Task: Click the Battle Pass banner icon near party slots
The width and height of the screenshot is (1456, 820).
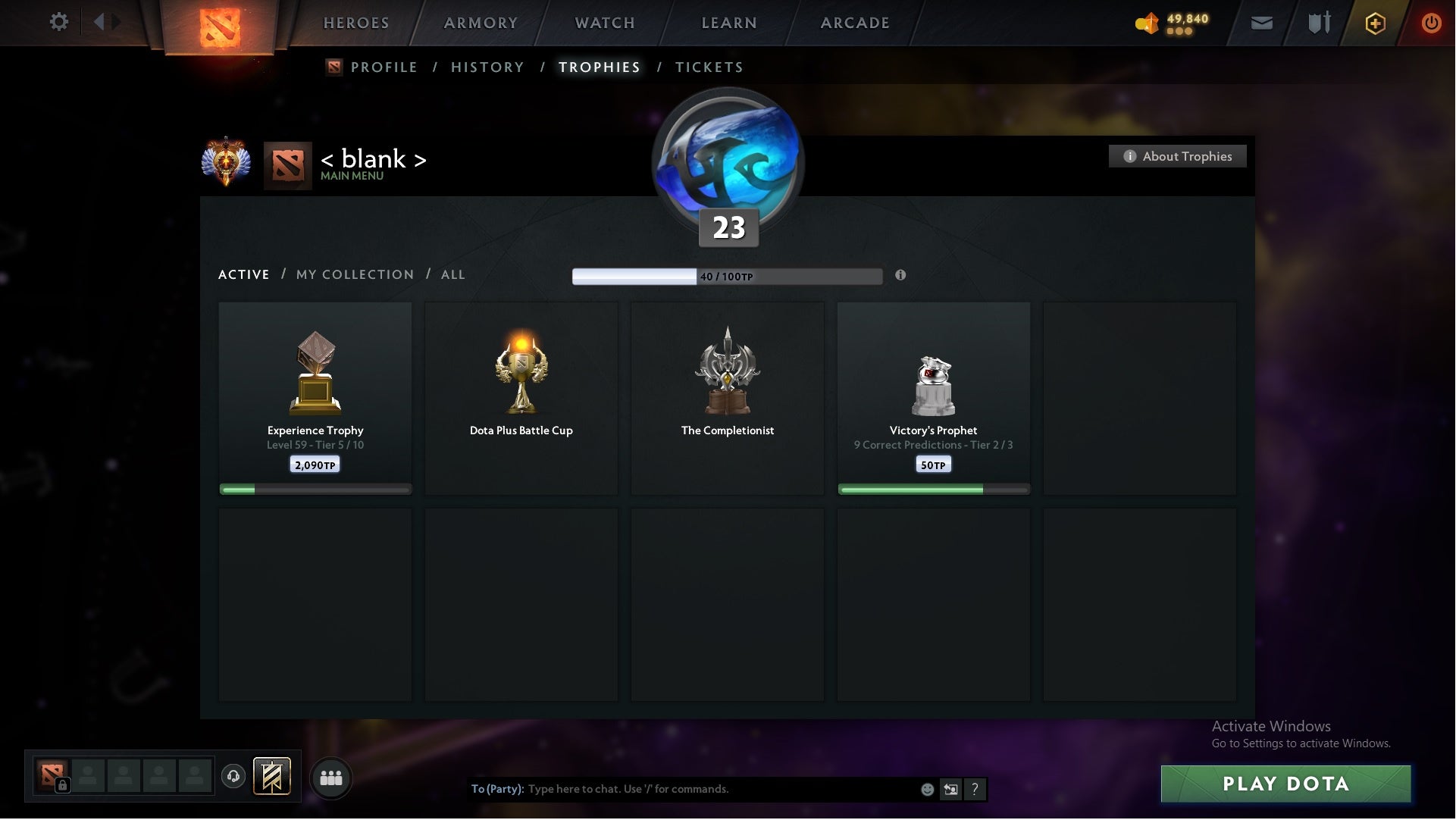Action: point(272,777)
